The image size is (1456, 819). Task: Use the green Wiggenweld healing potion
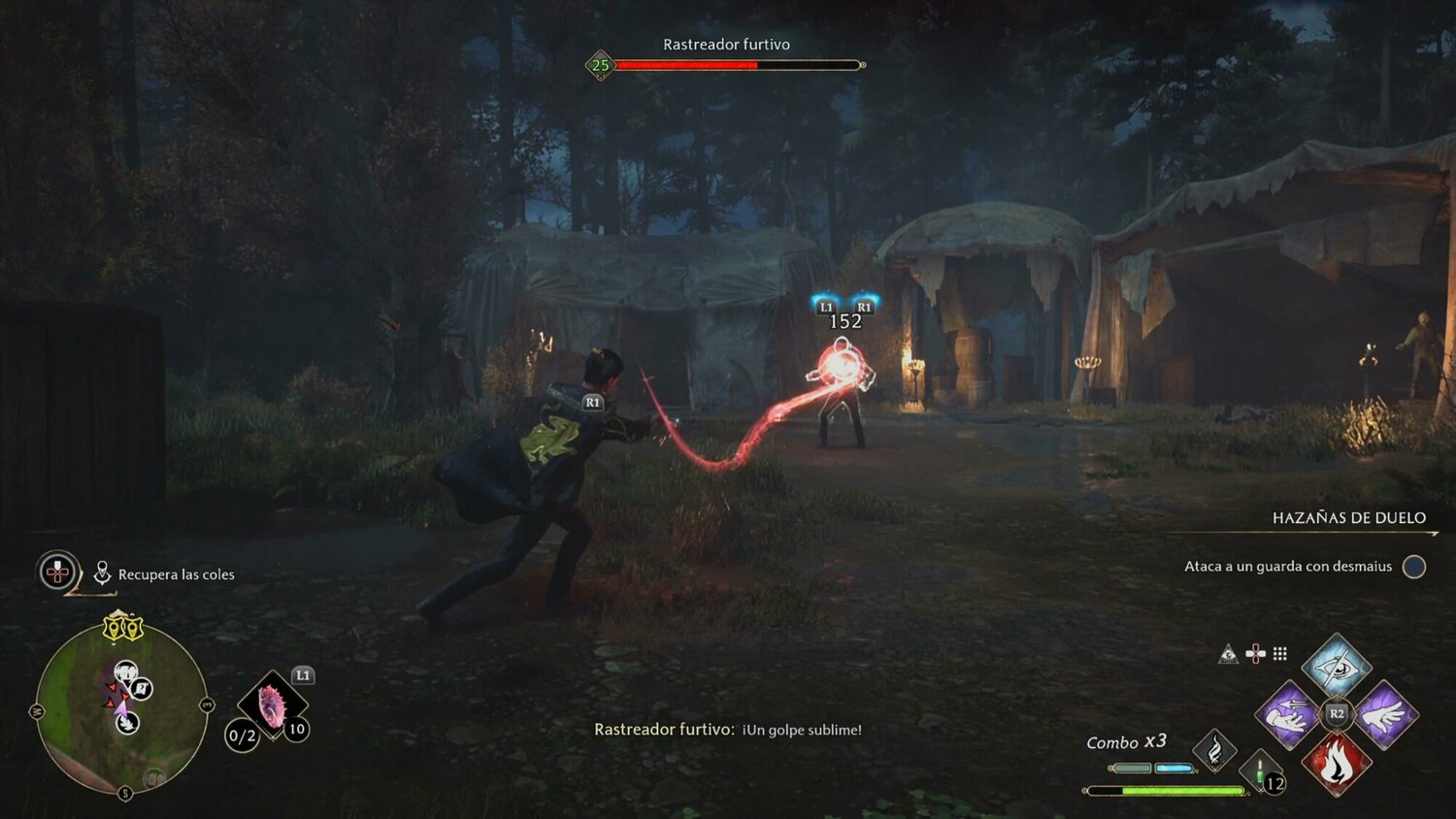pyautogui.click(x=1261, y=773)
